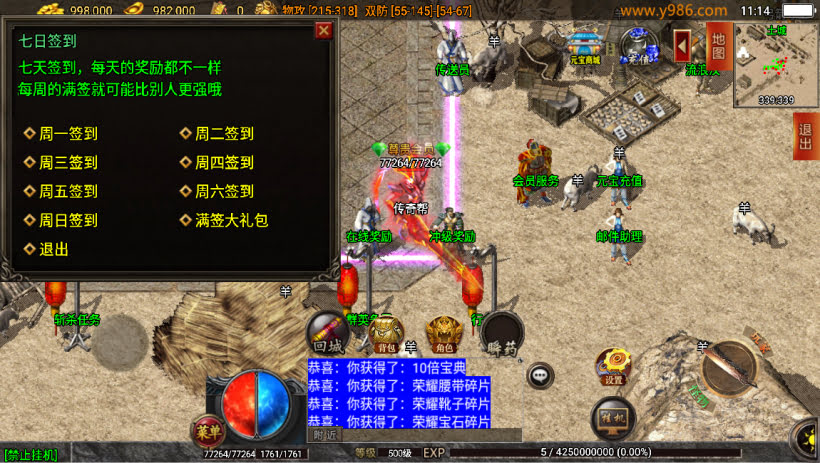820x463 pixels.
Task: Use the 回城 return-to-town scroll
Action: (328, 332)
